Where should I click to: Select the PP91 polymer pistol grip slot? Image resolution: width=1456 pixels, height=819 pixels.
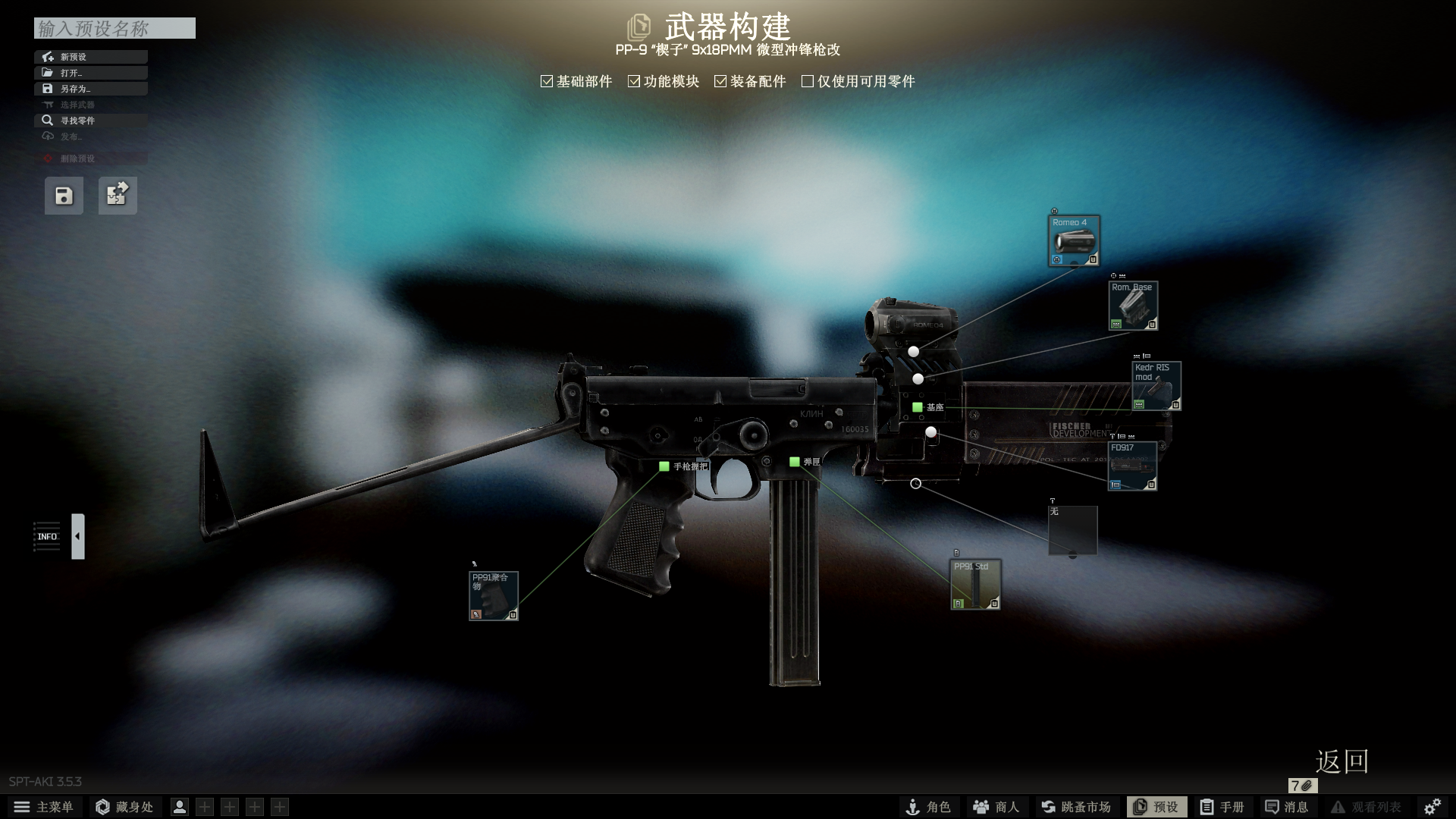click(493, 596)
